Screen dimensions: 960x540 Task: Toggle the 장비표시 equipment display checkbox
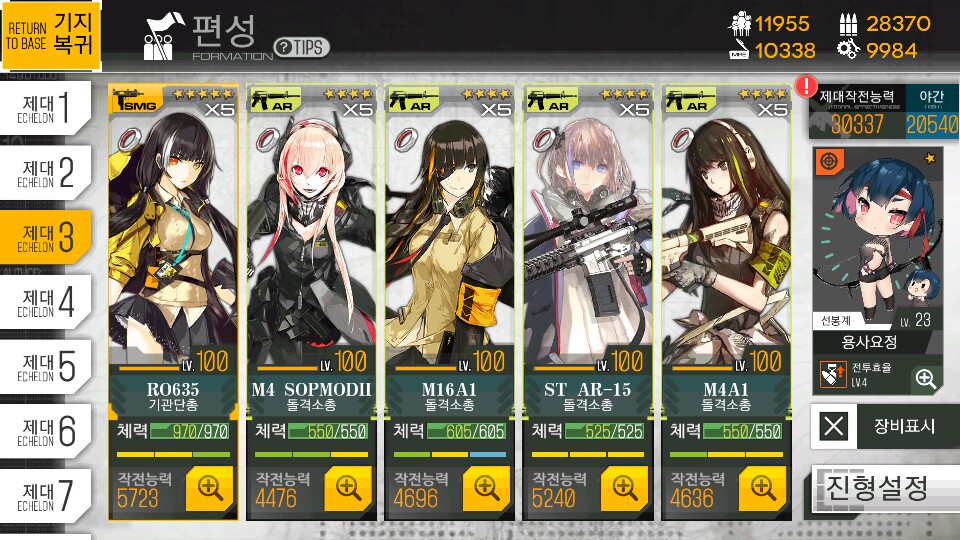[833, 426]
